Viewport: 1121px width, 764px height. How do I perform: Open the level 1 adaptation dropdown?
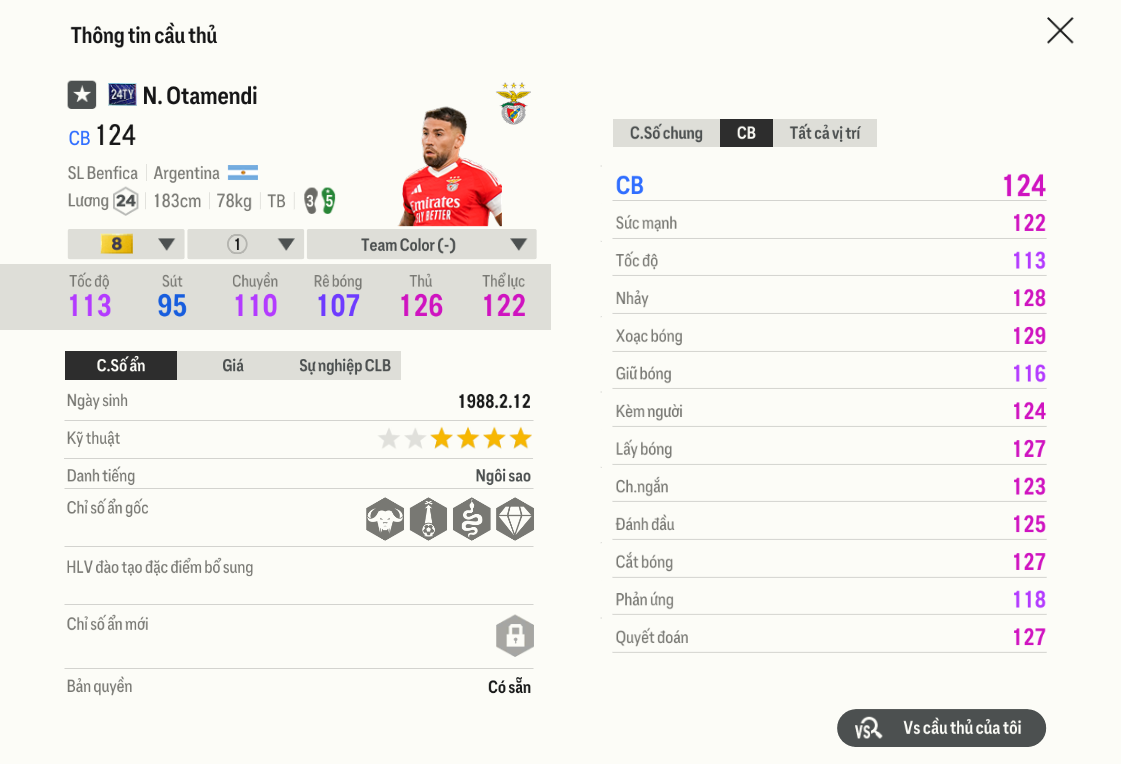[x=246, y=245]
